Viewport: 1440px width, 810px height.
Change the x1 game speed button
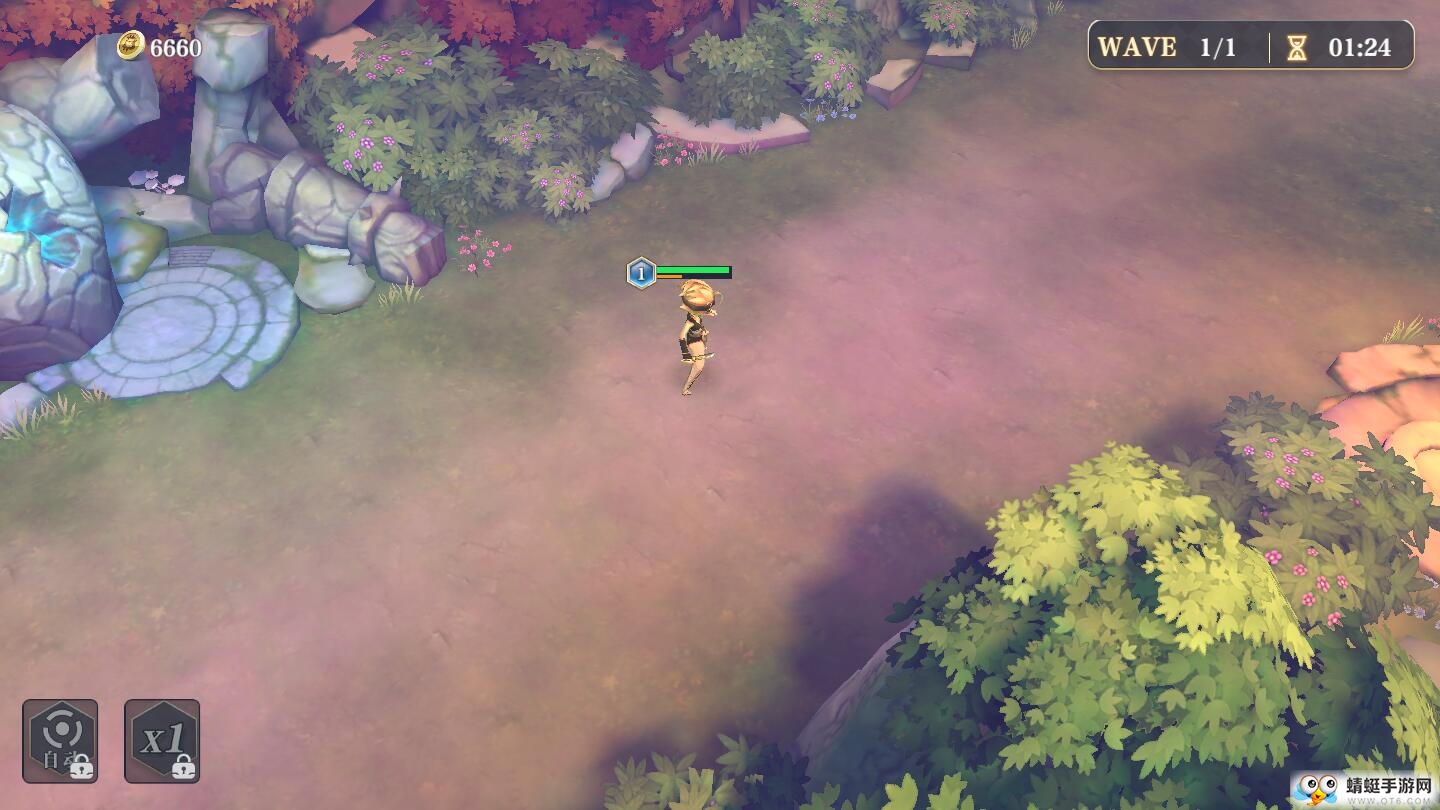click(x=162, y=740)
